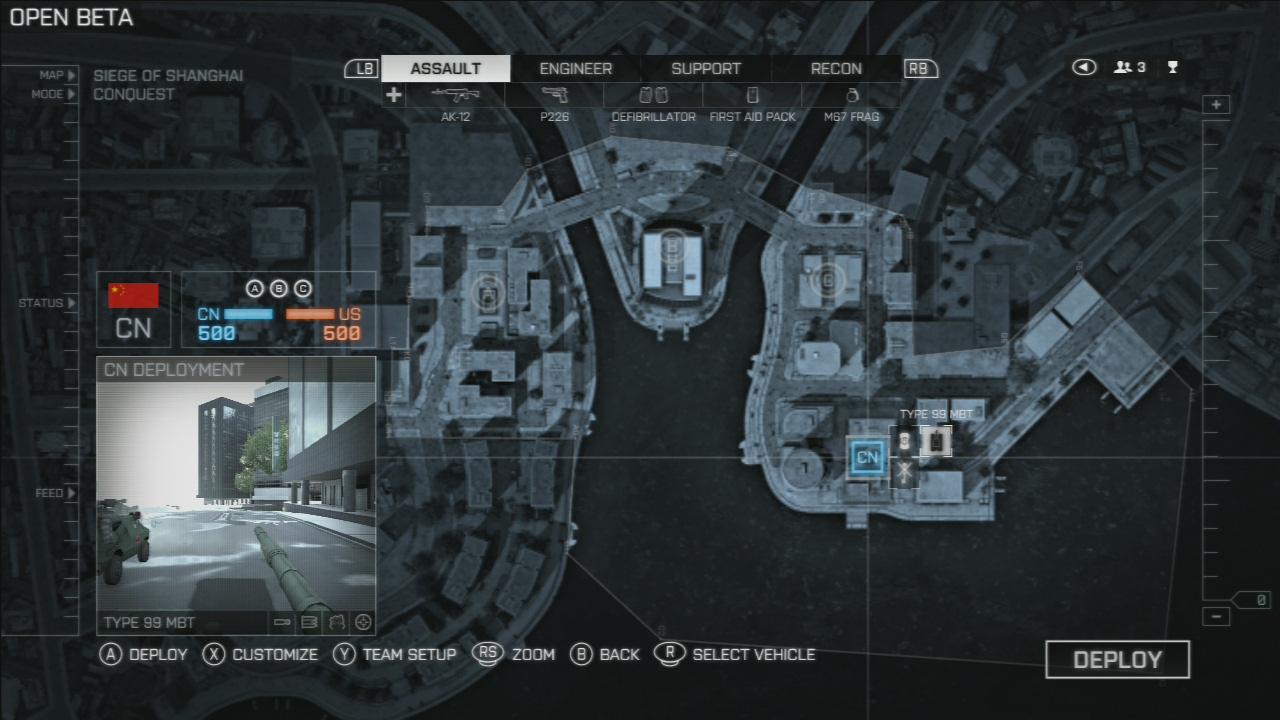Zoom in the map with the plus button
Image resolution: width=1280 pixels, height=720 pixels.
click(x=1216, y=105)
